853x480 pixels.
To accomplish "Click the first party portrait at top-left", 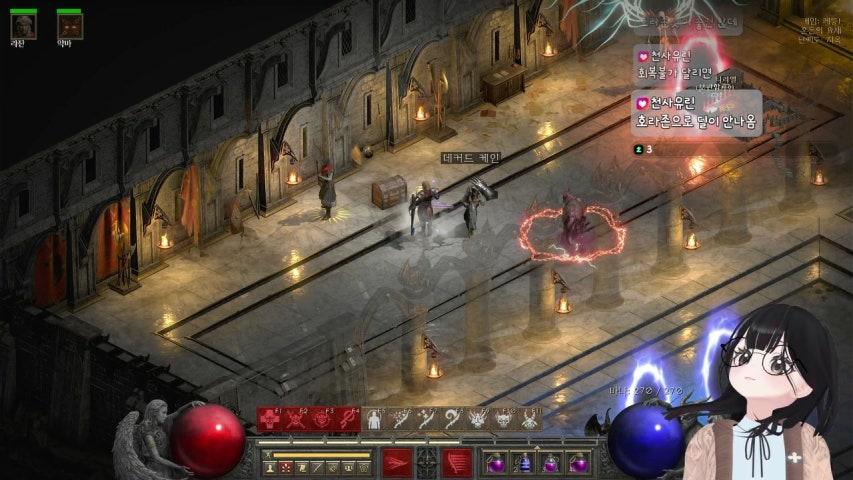I will 23,24.
